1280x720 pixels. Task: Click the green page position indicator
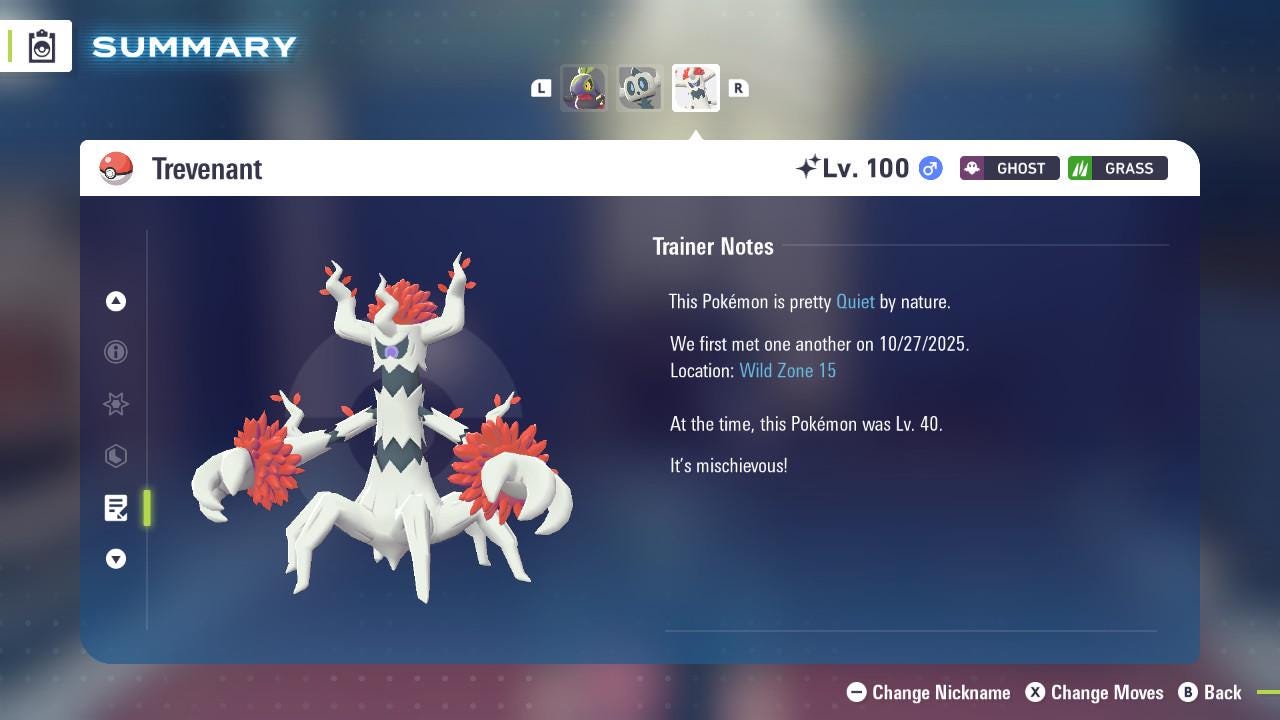tap(146, 508)
